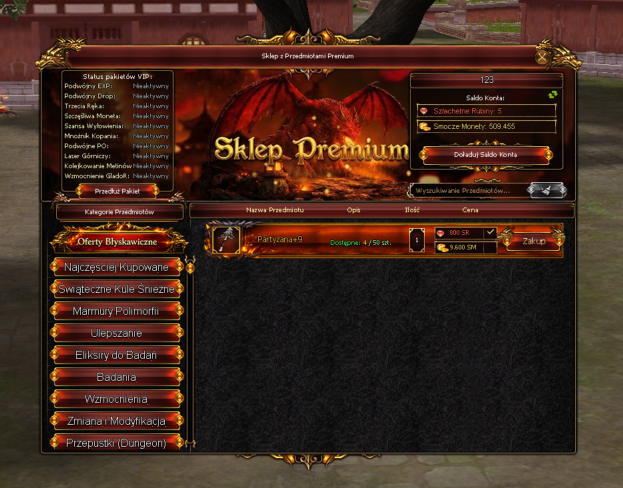Screen dimensions: 623x488
Task: Select the 9,600 SM coin price option
Action: (x=462, y=247)
